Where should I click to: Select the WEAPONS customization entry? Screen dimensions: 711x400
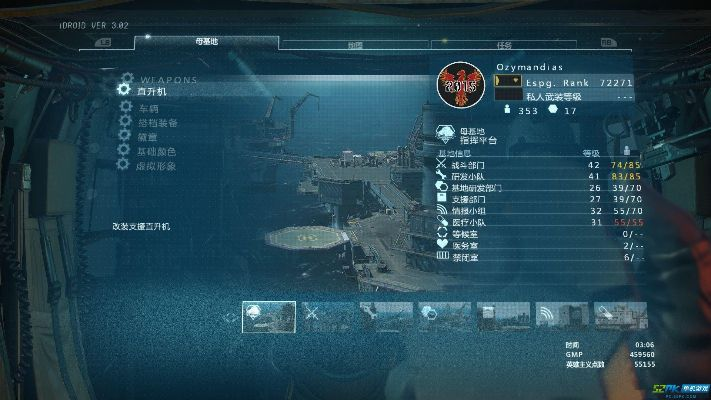(x=168, y=78)
